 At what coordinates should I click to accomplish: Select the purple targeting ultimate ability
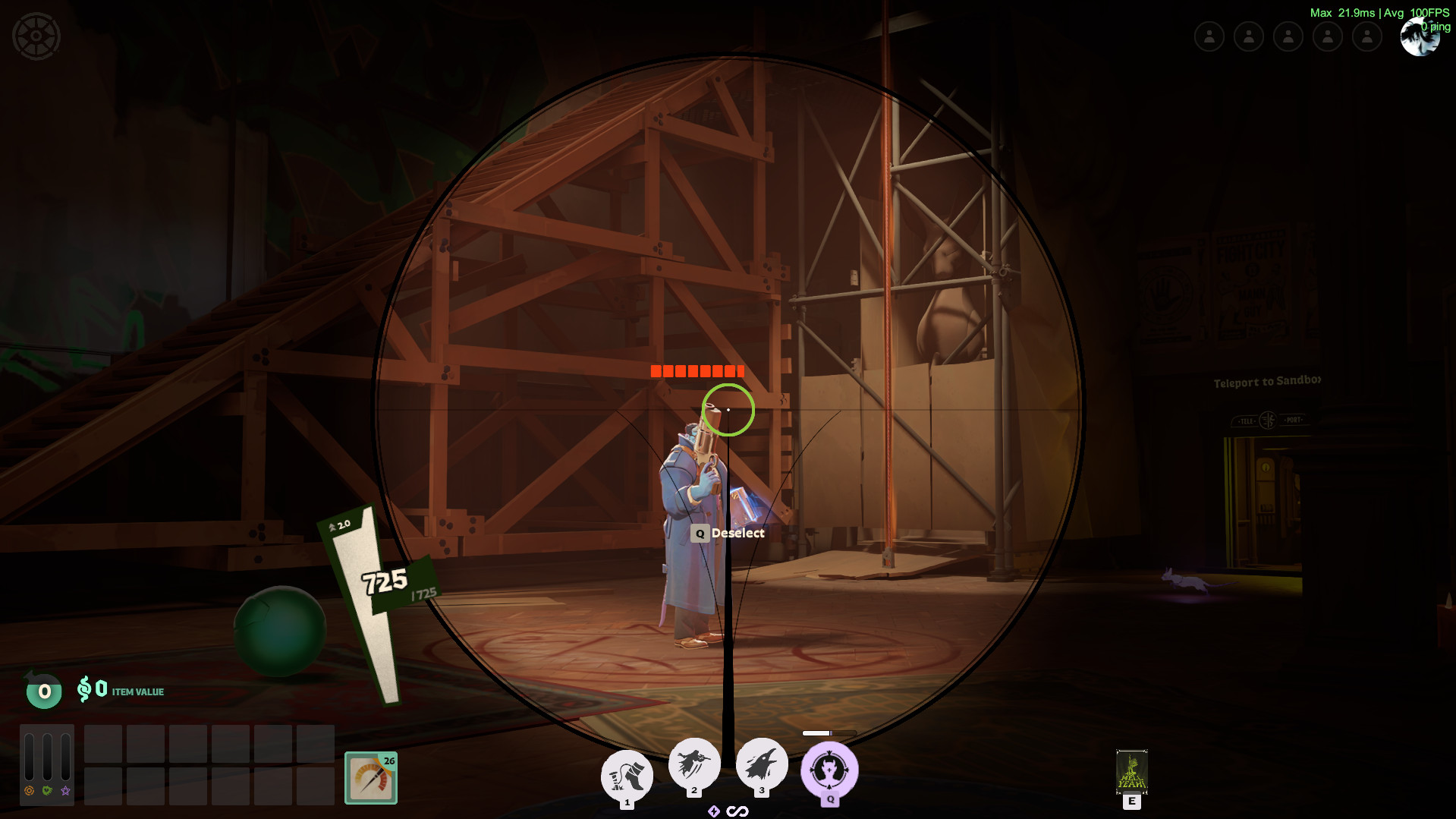coord(829,770)
